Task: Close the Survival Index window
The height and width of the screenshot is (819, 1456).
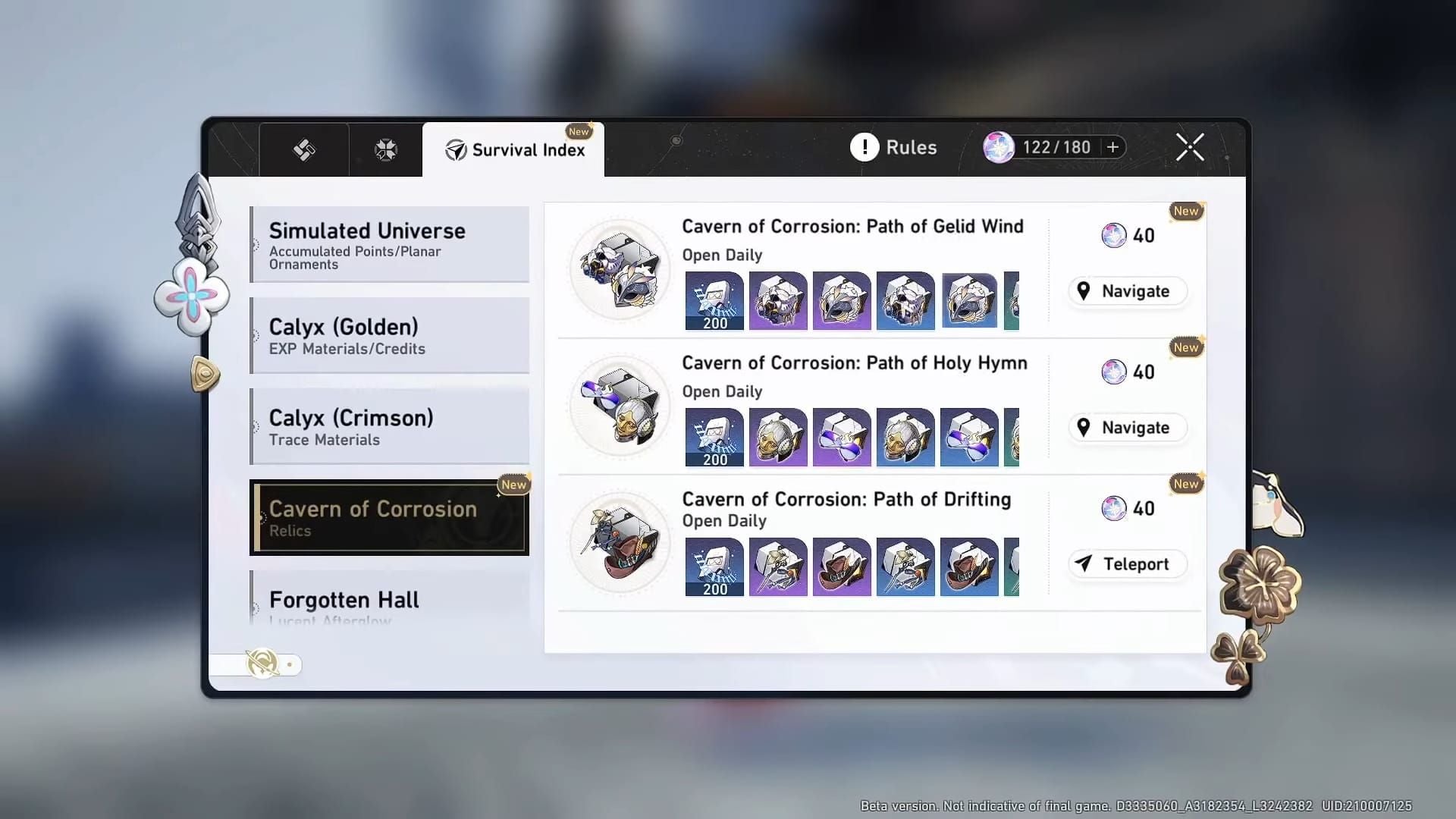Action: 1189,147
